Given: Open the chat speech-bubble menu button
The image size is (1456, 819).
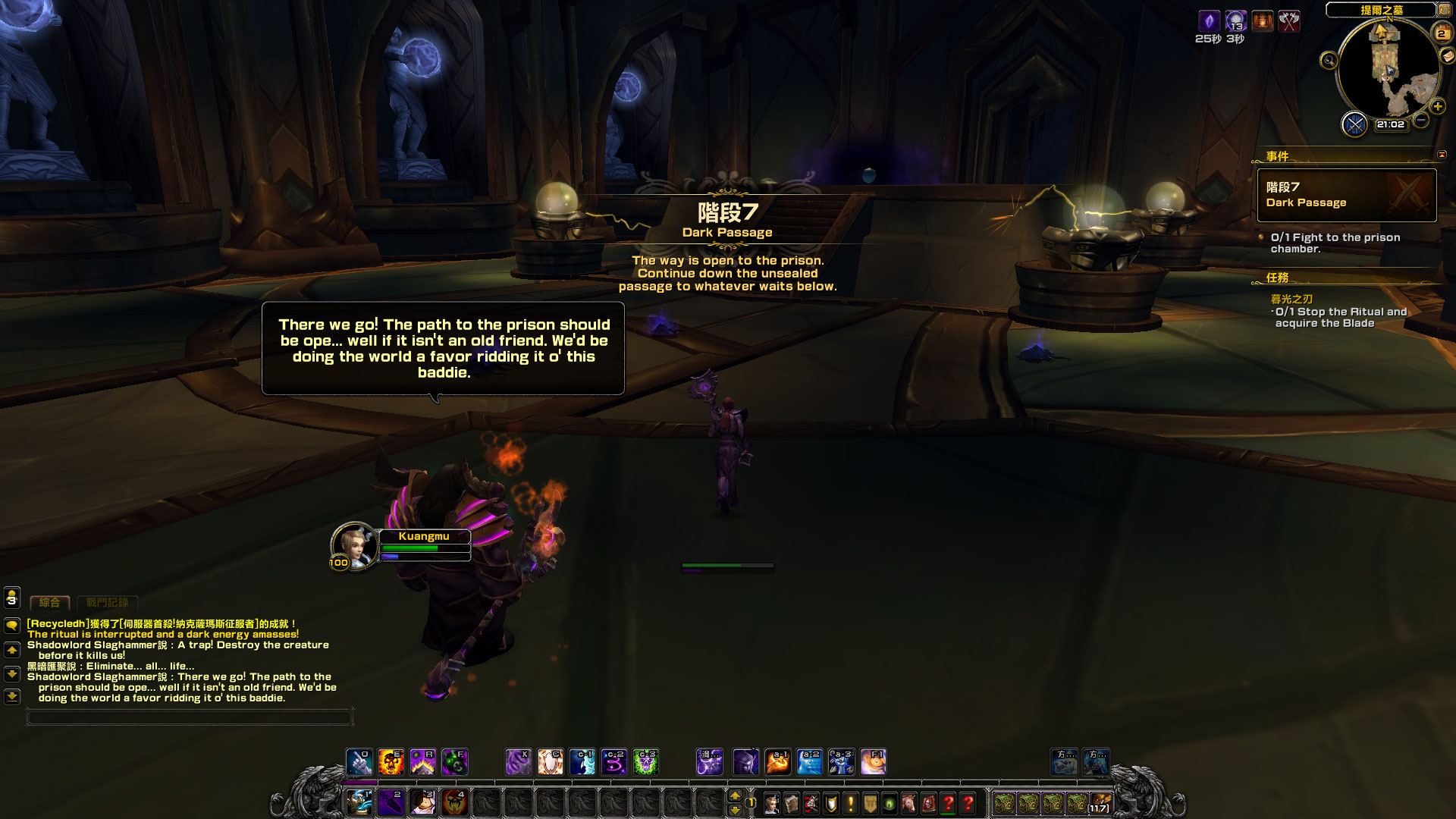Looking at the screenshot, I should tap(12, 626).
